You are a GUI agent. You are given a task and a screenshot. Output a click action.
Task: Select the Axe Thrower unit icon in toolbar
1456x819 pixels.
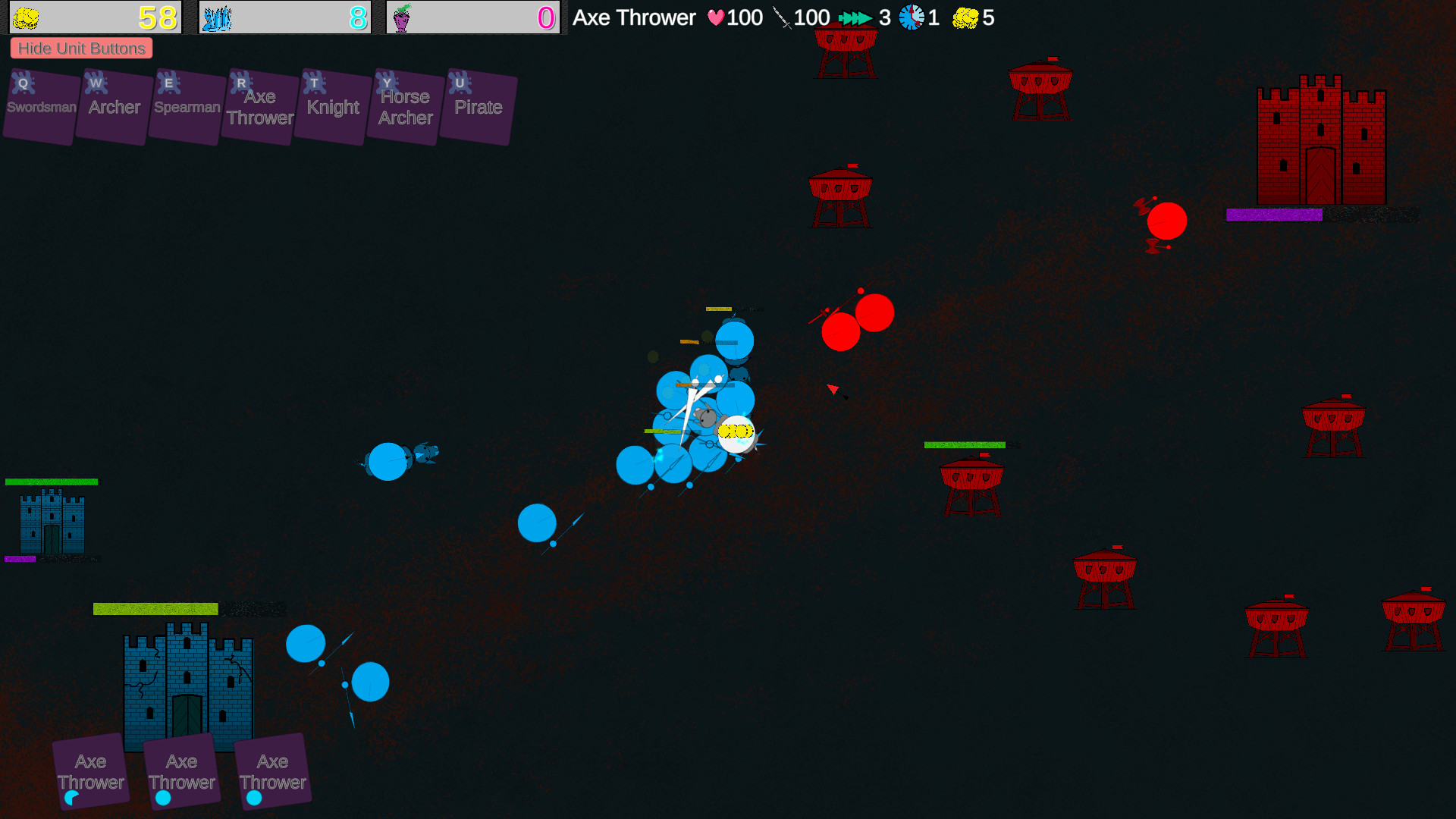tap(259, 106)
